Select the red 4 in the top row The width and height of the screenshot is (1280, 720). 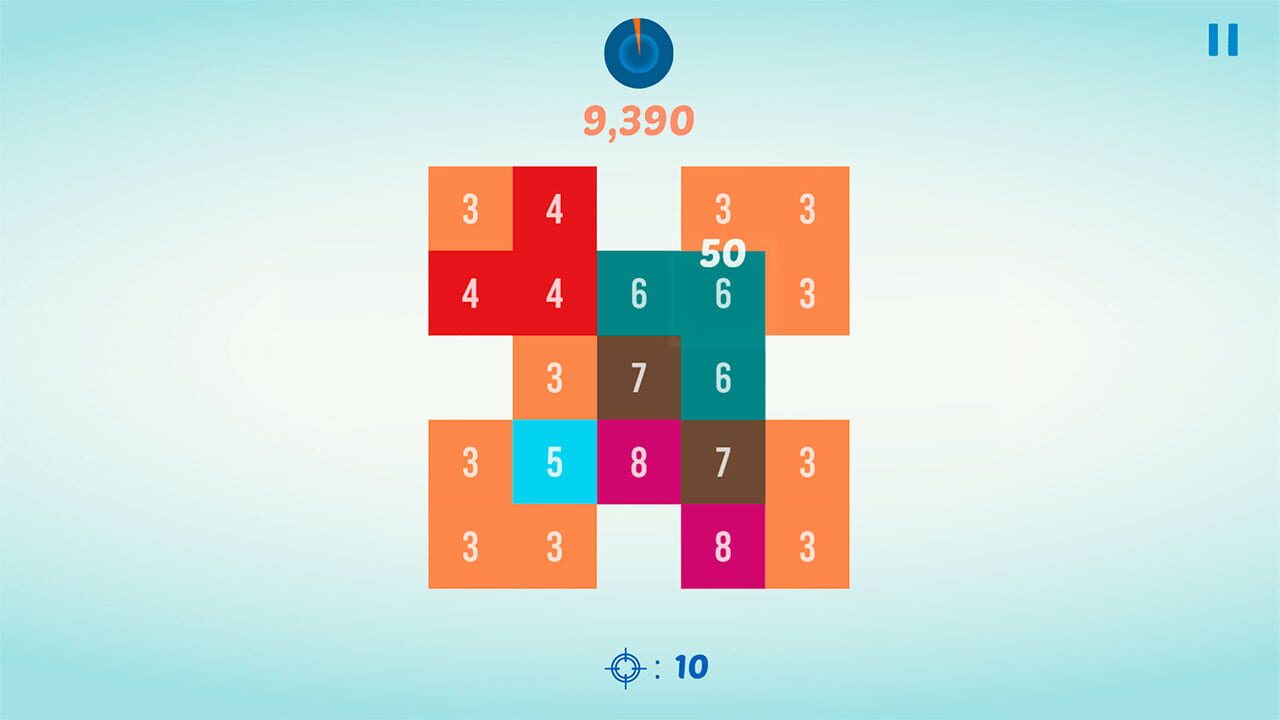(x=553, y=210)
